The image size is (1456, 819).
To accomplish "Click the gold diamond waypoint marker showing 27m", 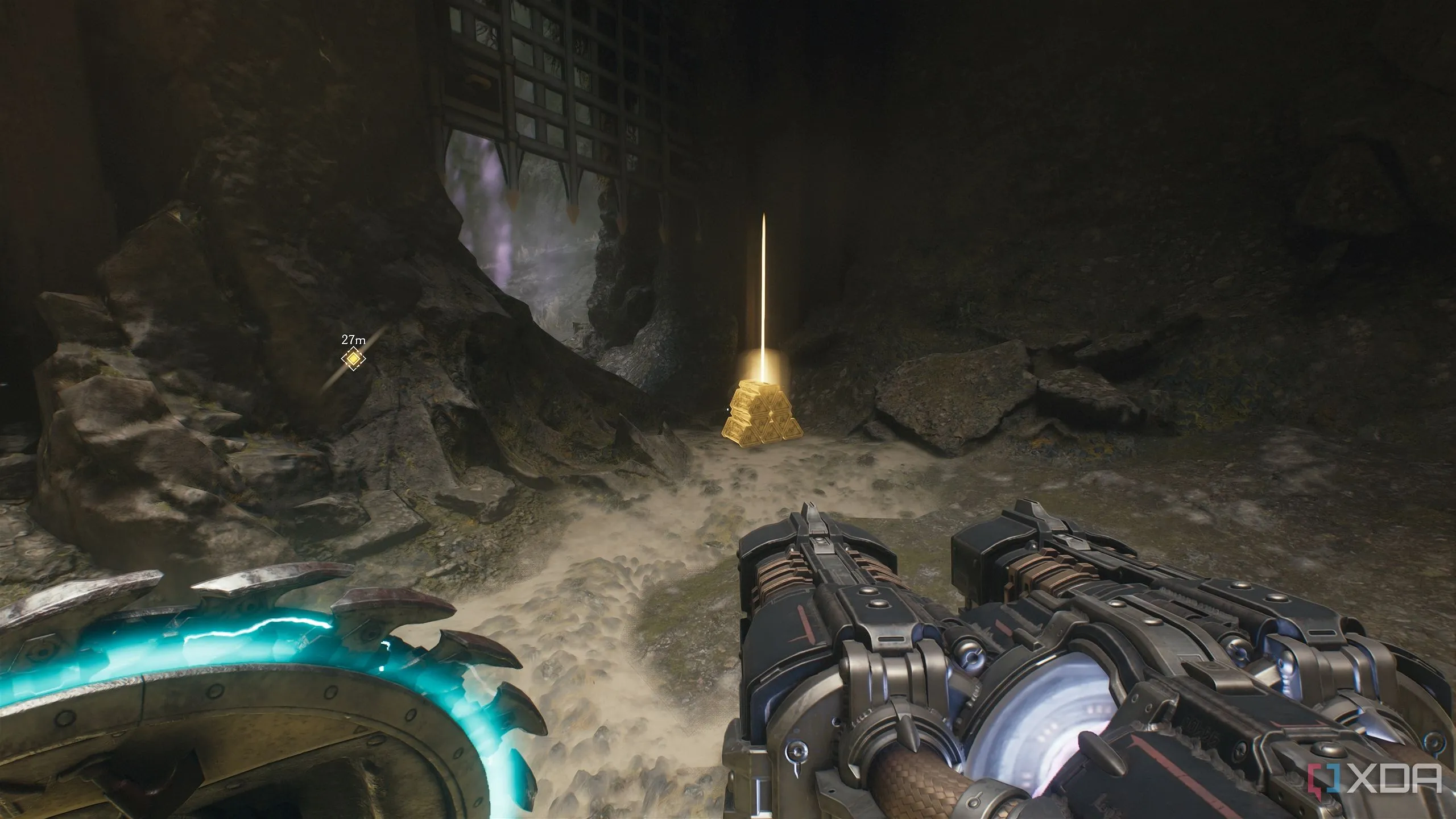I will click(x=353, y=358).
